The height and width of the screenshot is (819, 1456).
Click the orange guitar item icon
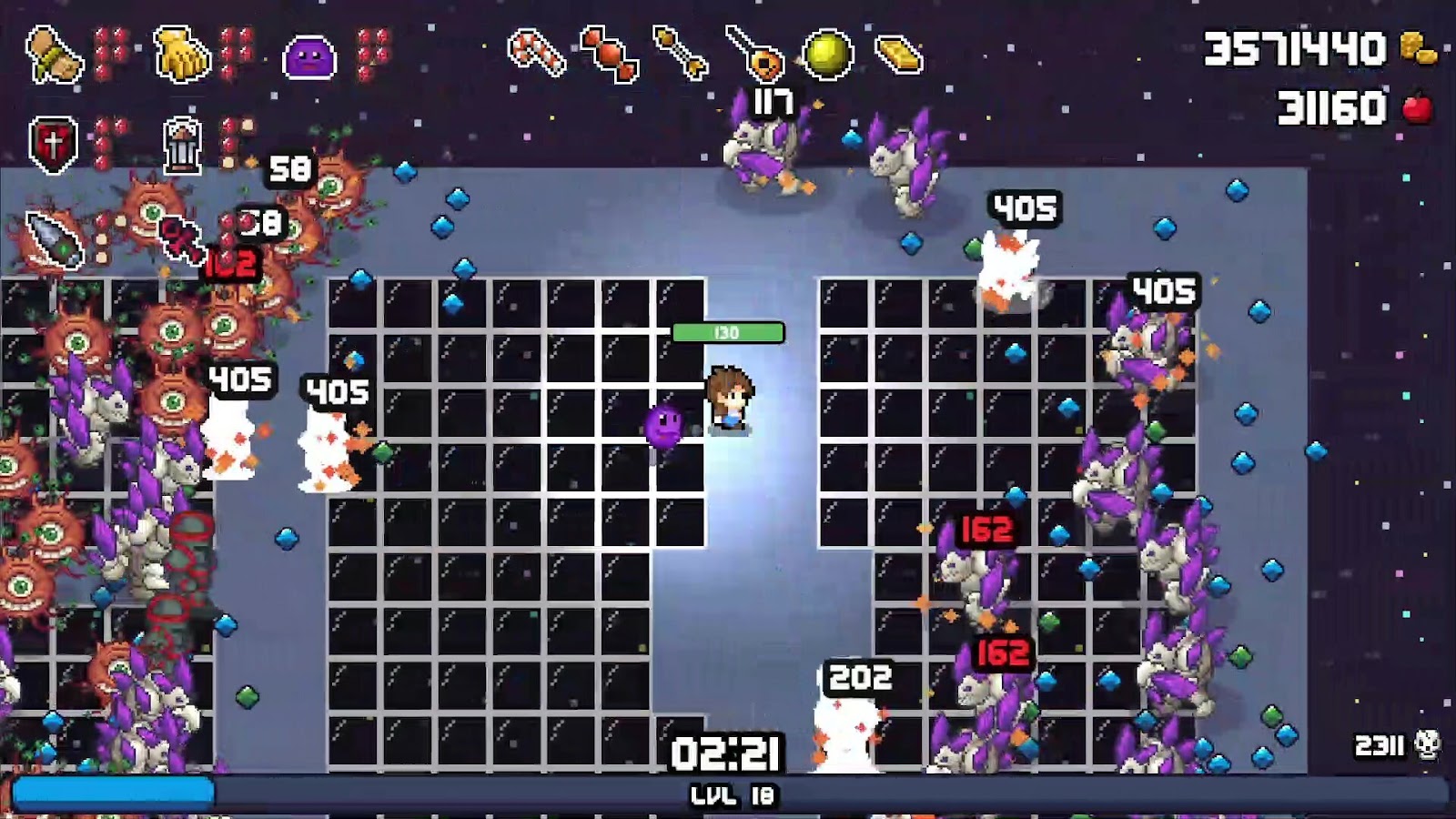755,54
